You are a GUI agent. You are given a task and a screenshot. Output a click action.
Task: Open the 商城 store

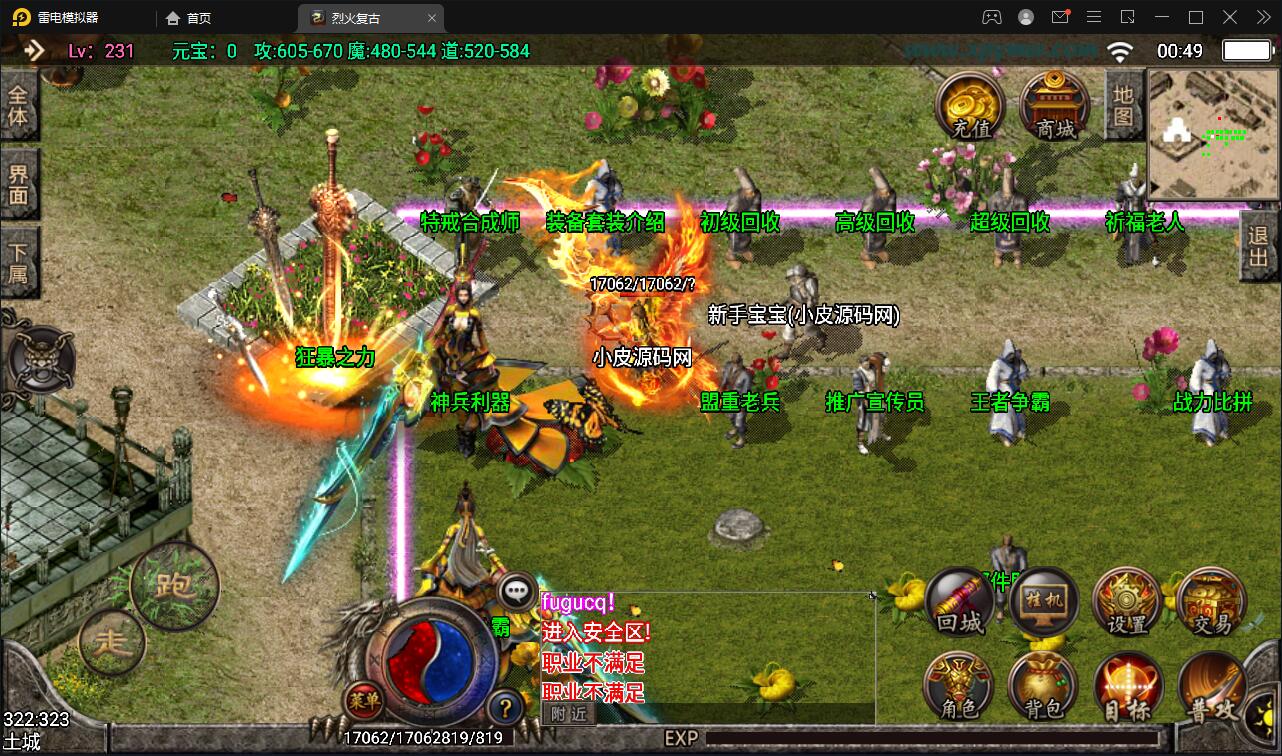[x=1055, y=106]
